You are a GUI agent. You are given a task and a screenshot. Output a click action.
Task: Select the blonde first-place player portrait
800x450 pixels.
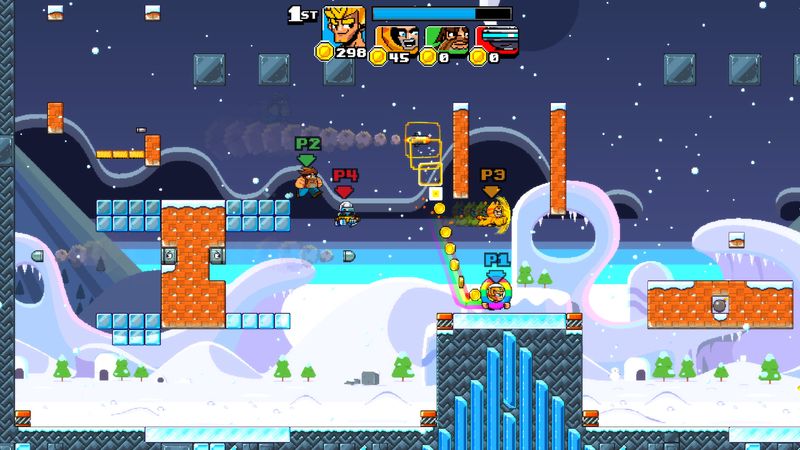click(x=343, y=26)
